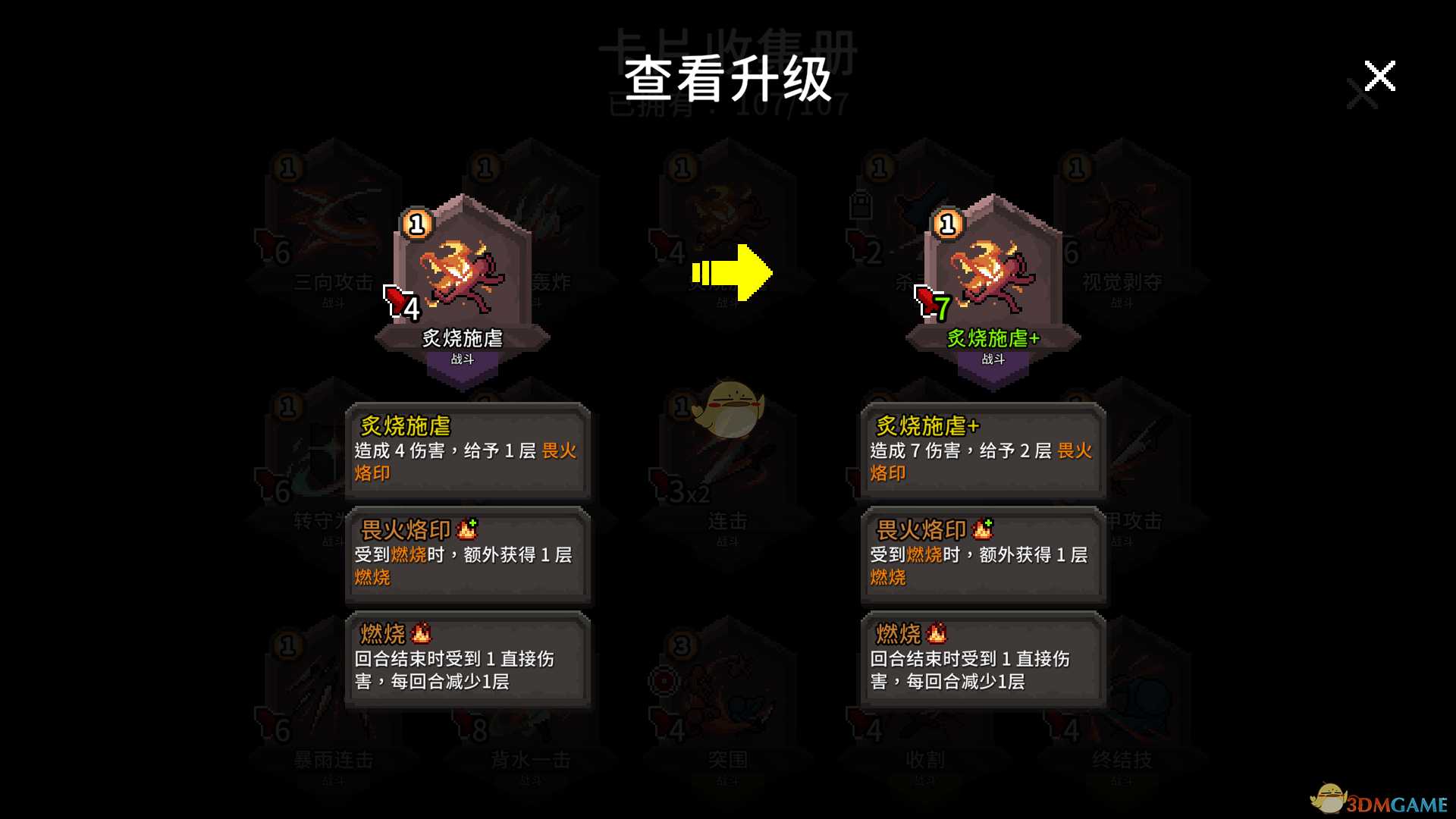1456x819 pixels.
Task: Open the 炙烧施虐 description panel
Action: [468, 452]
